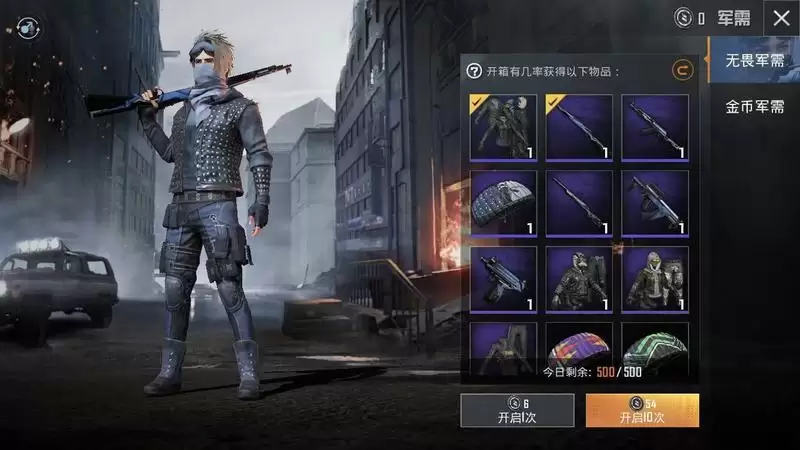Open ten crates with 开启10次
Viewport: 800px width, 450px height.
(642, 410)
